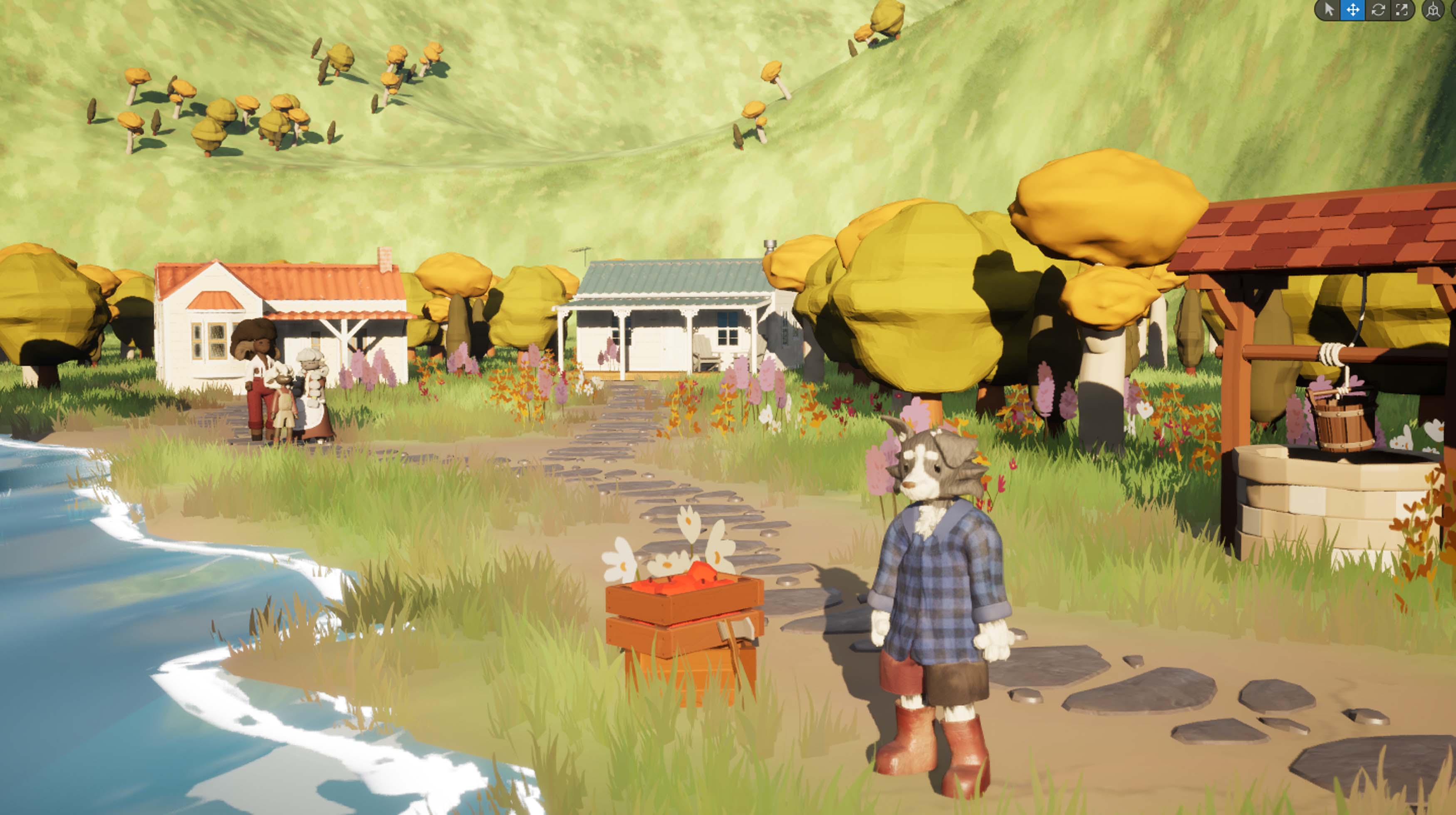Choose the arrow cursor select tool
Screen dimensions: 1456x815
point(1329,10)
